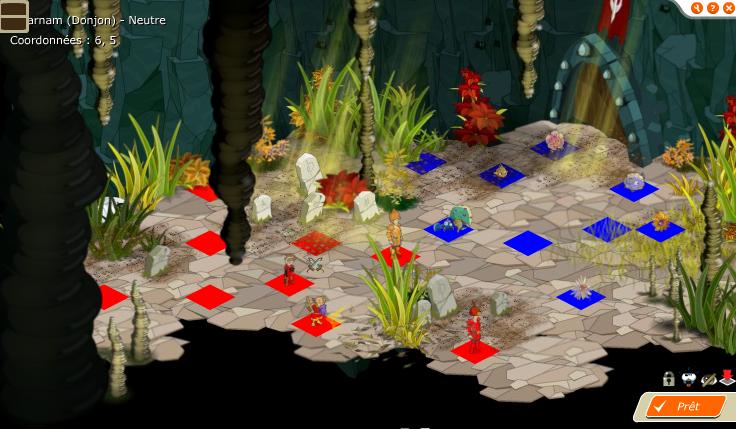Toggle the crossed-out eye spectator icon
736x429 pixels.
pyautogui.click(x=708, y=379)
